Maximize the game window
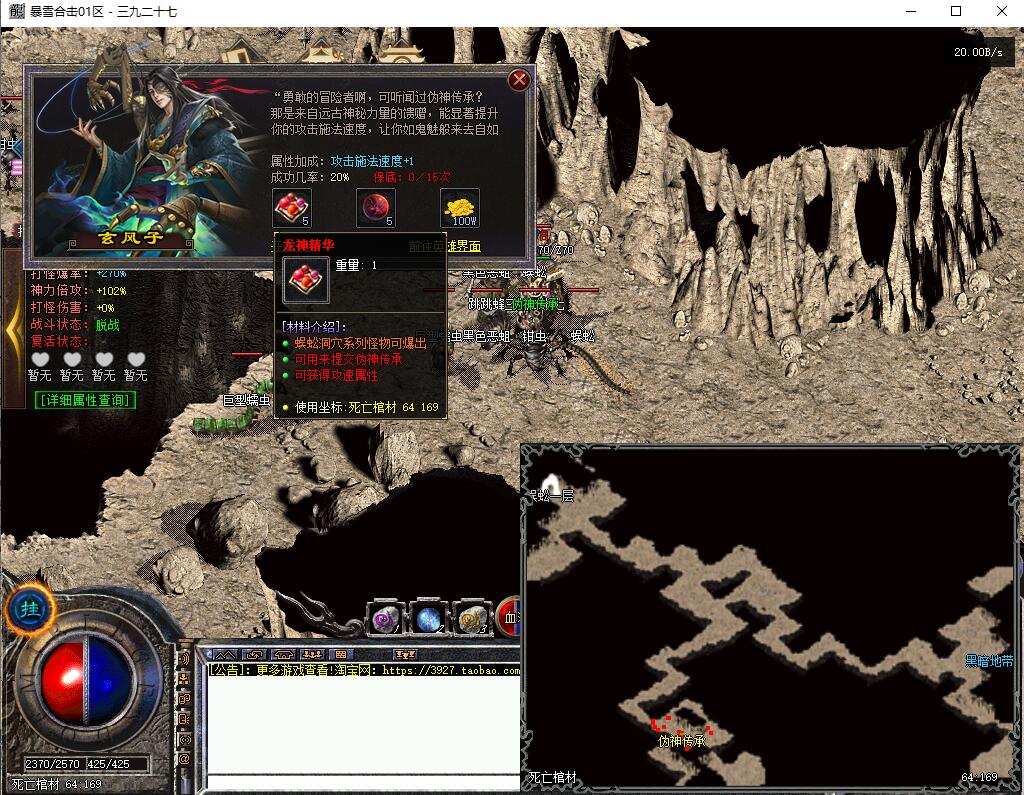The width and height of the screenshot is (1024, 795). (x=955, y=12)
